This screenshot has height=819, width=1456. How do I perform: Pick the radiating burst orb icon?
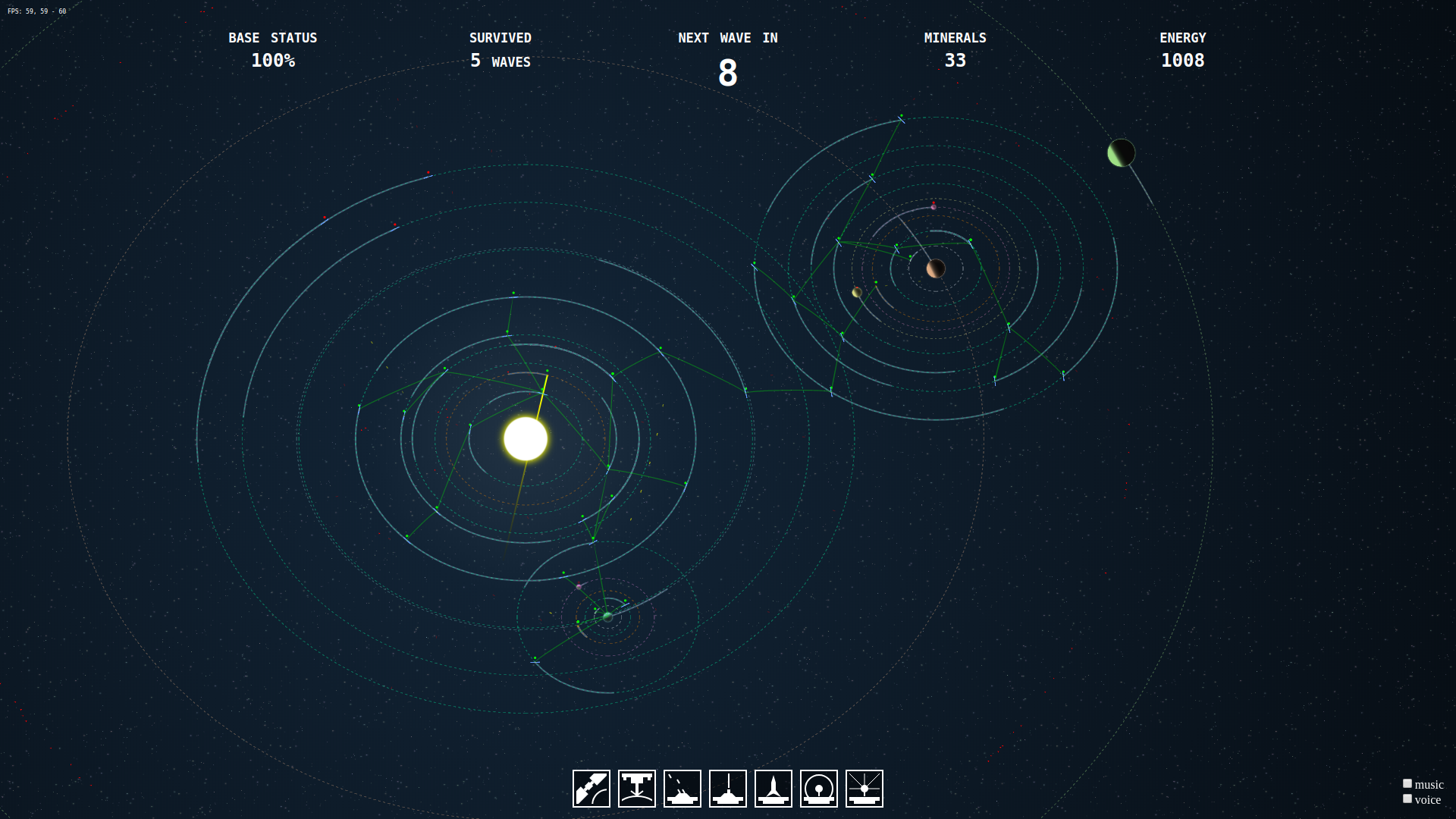[864, 789]
